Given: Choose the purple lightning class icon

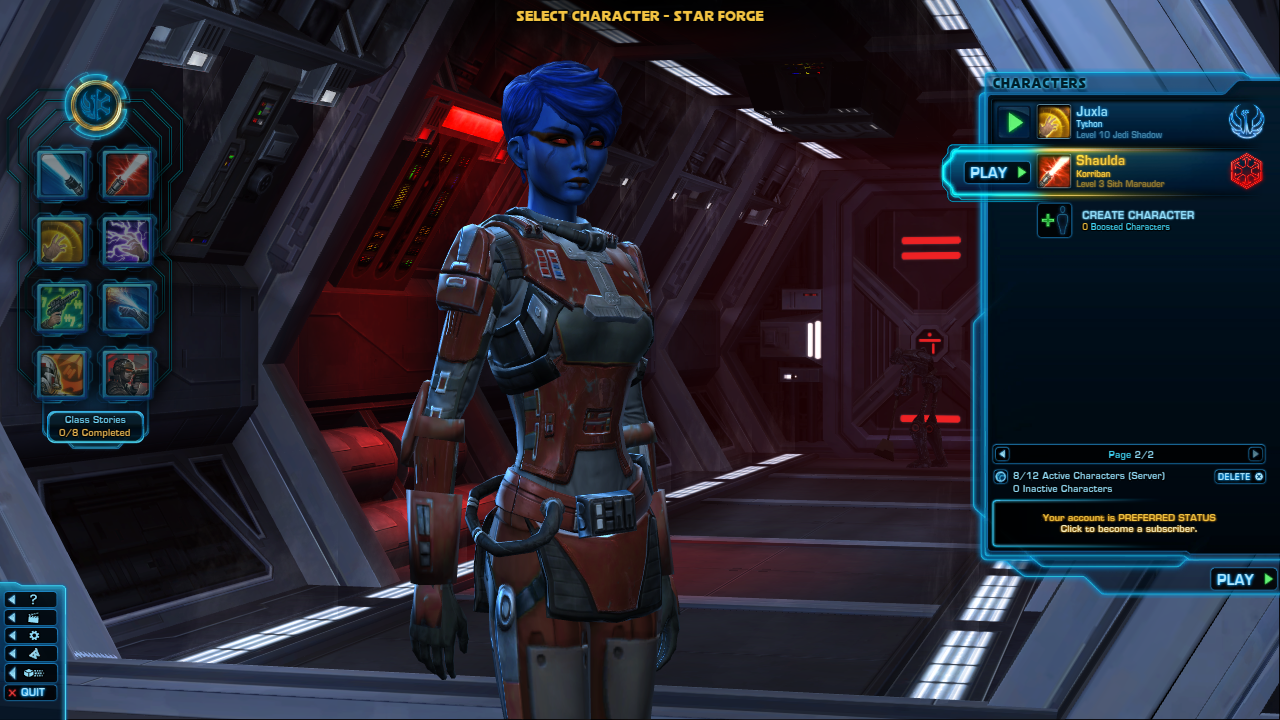Looking at the screenshot, I should click(128, 240).
